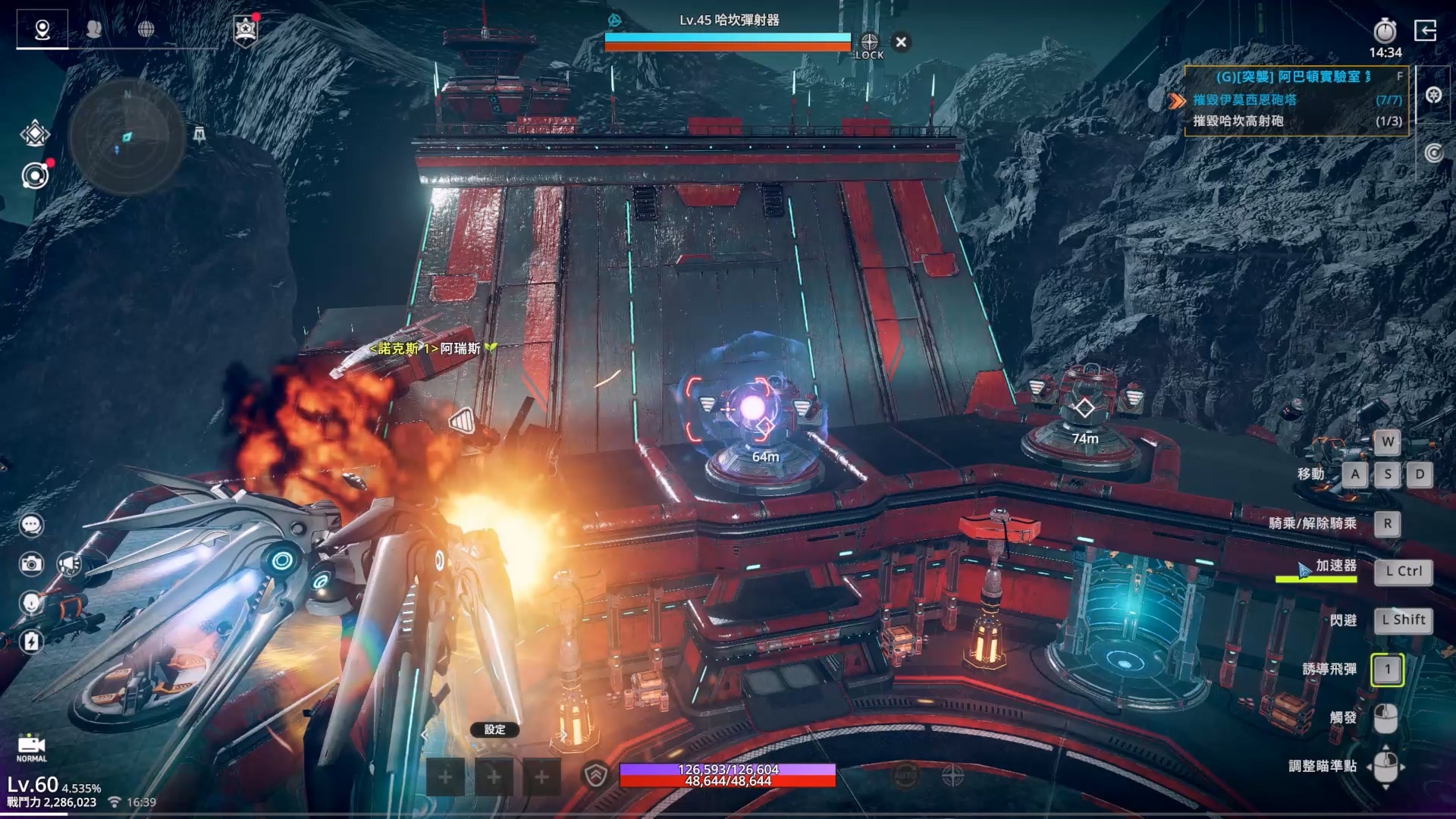This screenshot has width=1456, height=819.
Task: Open the orbit icon with red dot
Action: pyautogui.click(x=35, y=176)
